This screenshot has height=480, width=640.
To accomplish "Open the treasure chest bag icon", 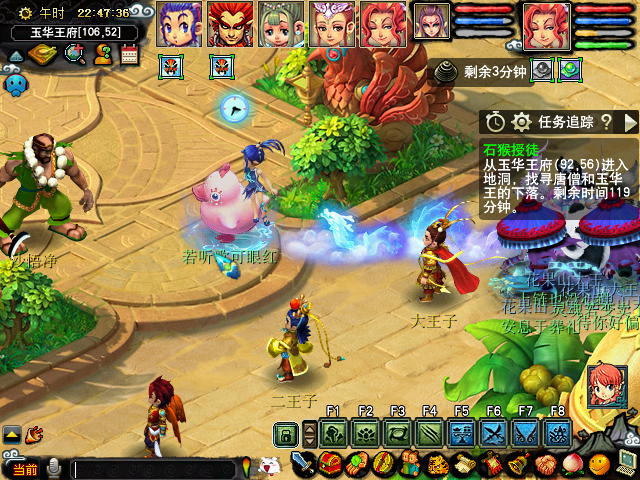I will (x=331, y=464).
